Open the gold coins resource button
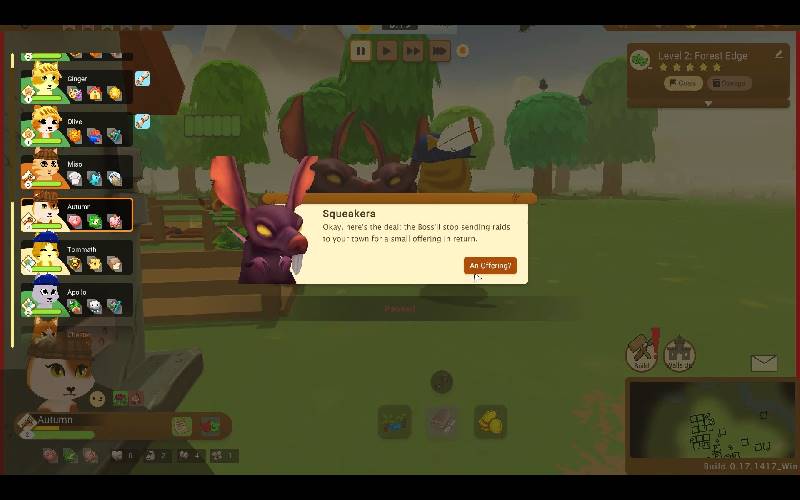 (x=490, y=422)
